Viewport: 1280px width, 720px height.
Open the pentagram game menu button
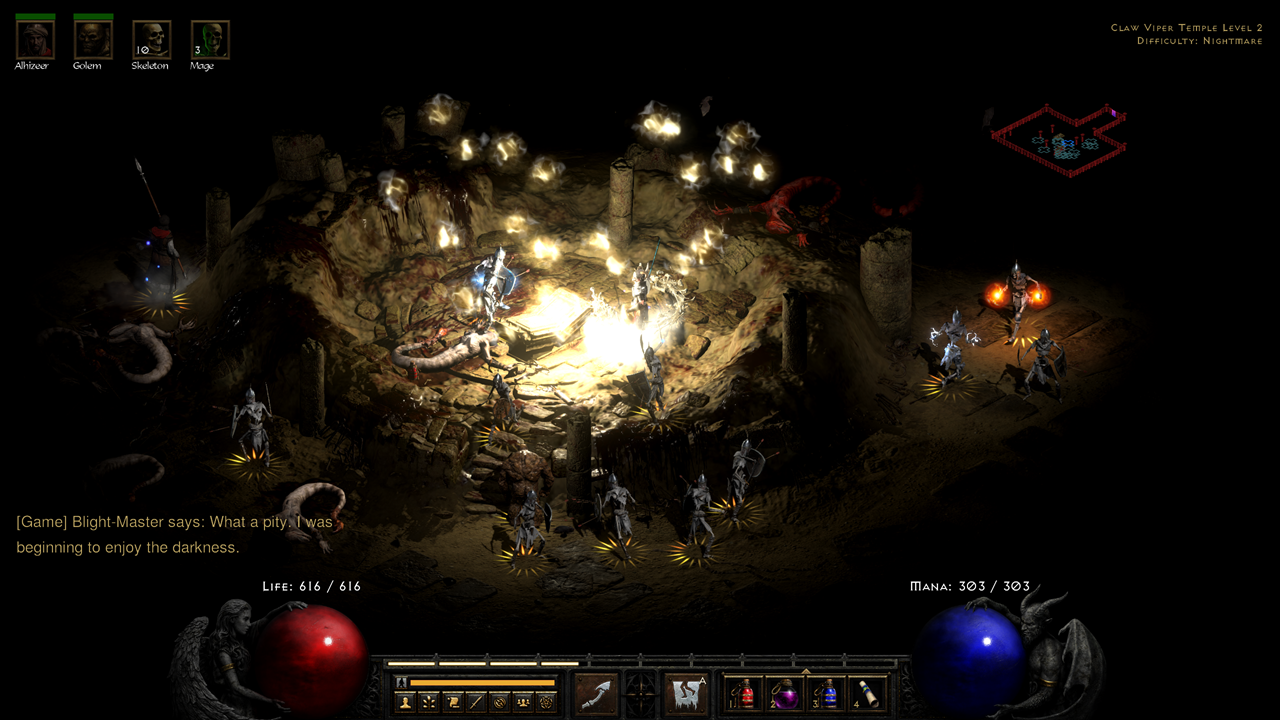(x=546, y=702)
